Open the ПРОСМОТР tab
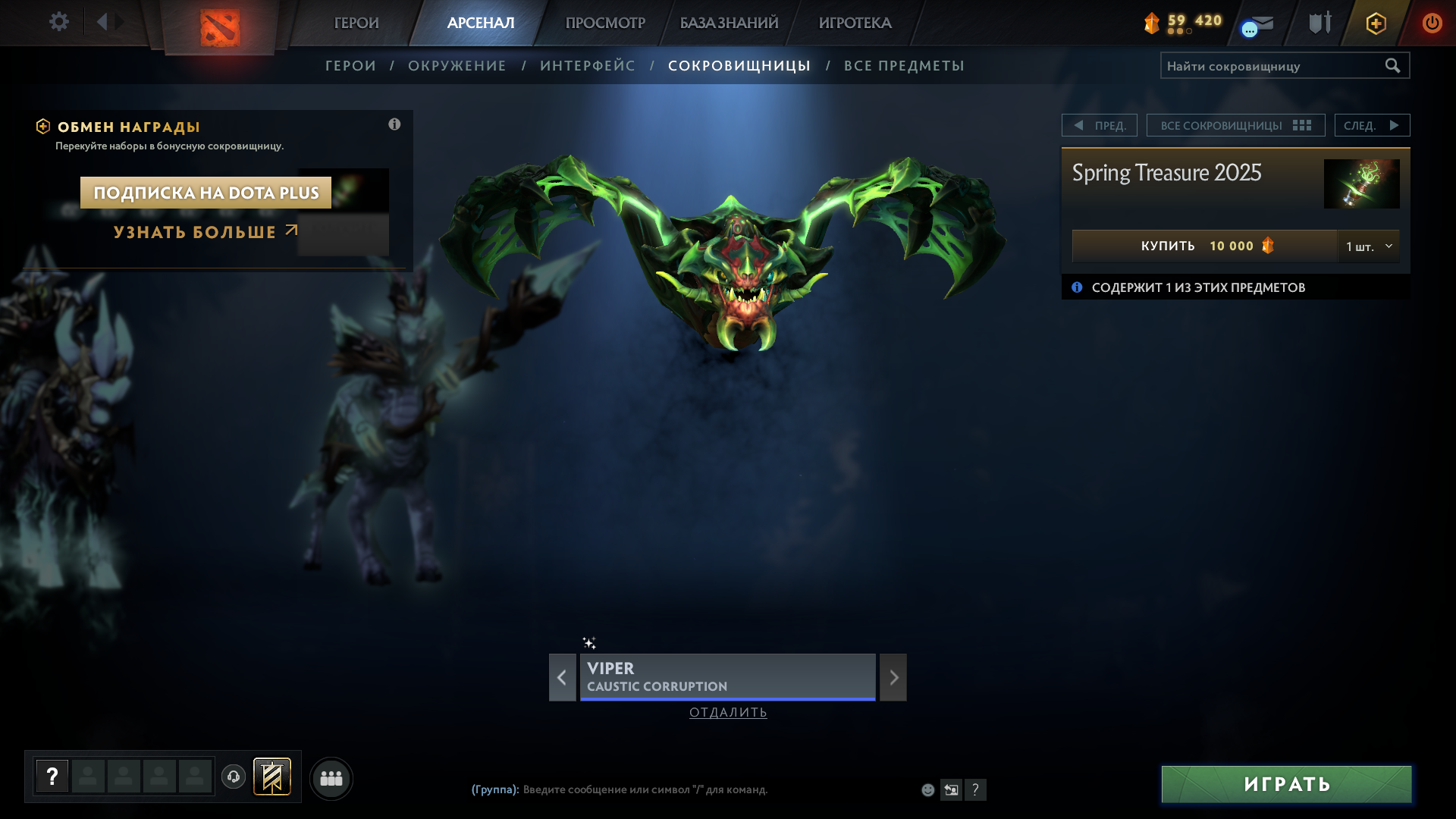The image size is (1456, 819). coord(605,23)
